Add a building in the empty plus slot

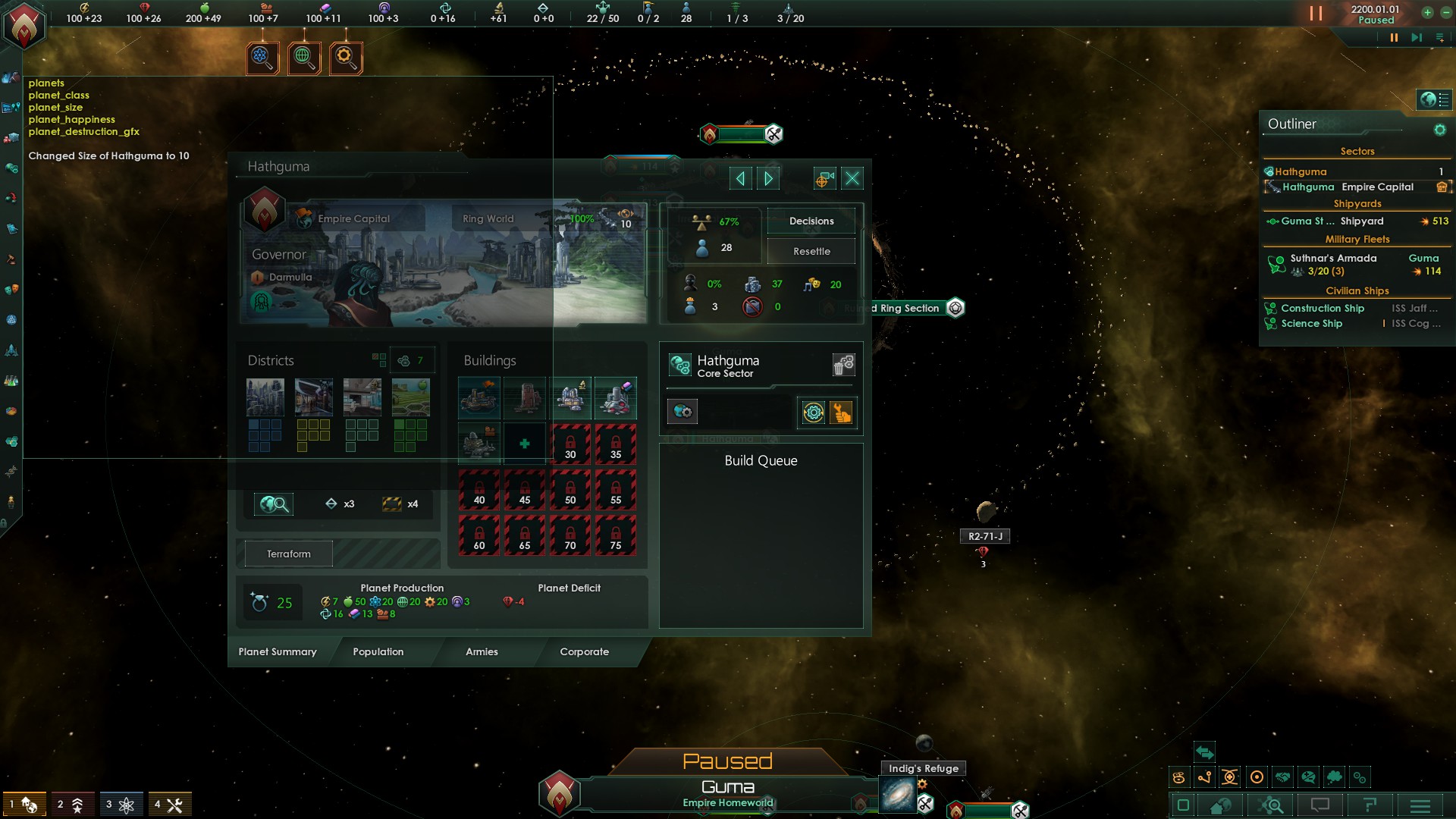point(524,444)
